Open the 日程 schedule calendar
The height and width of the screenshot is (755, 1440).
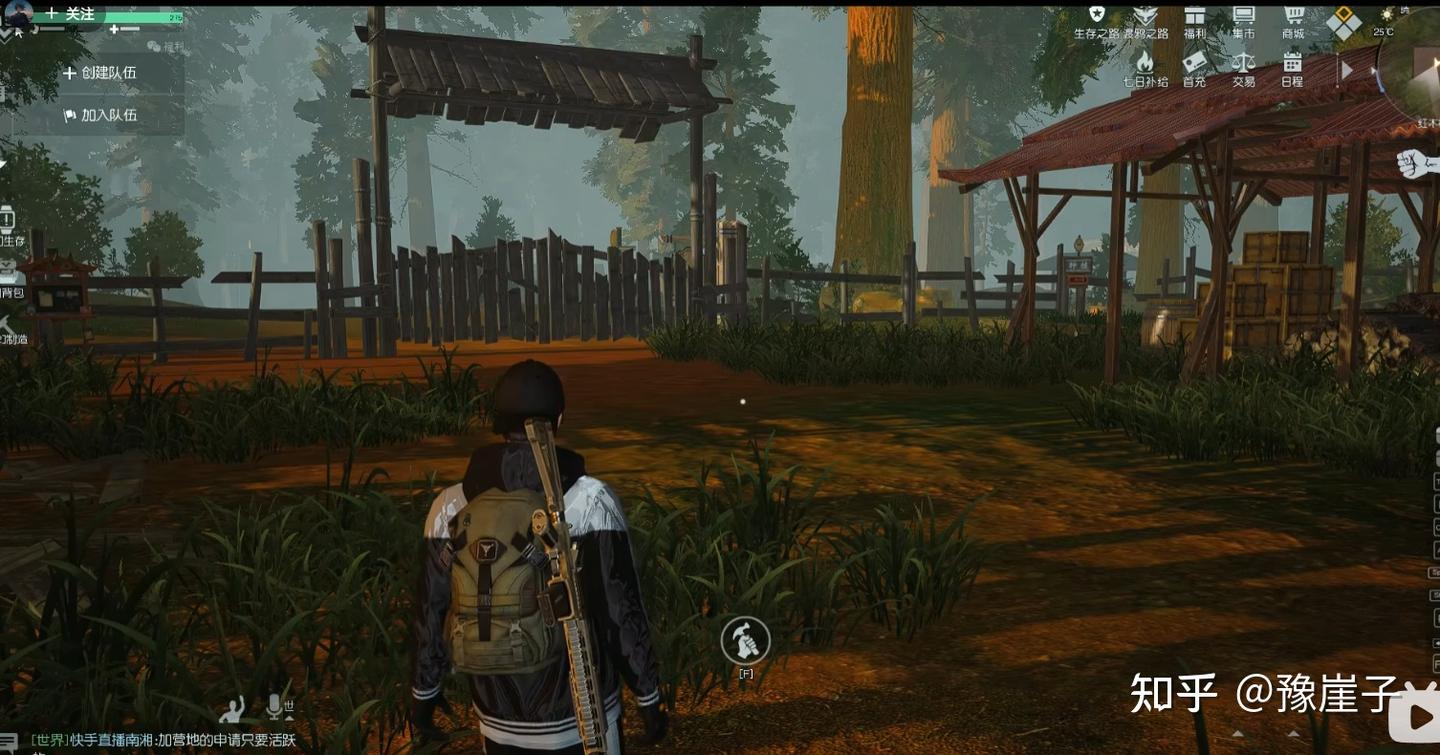click(1292, 68)
